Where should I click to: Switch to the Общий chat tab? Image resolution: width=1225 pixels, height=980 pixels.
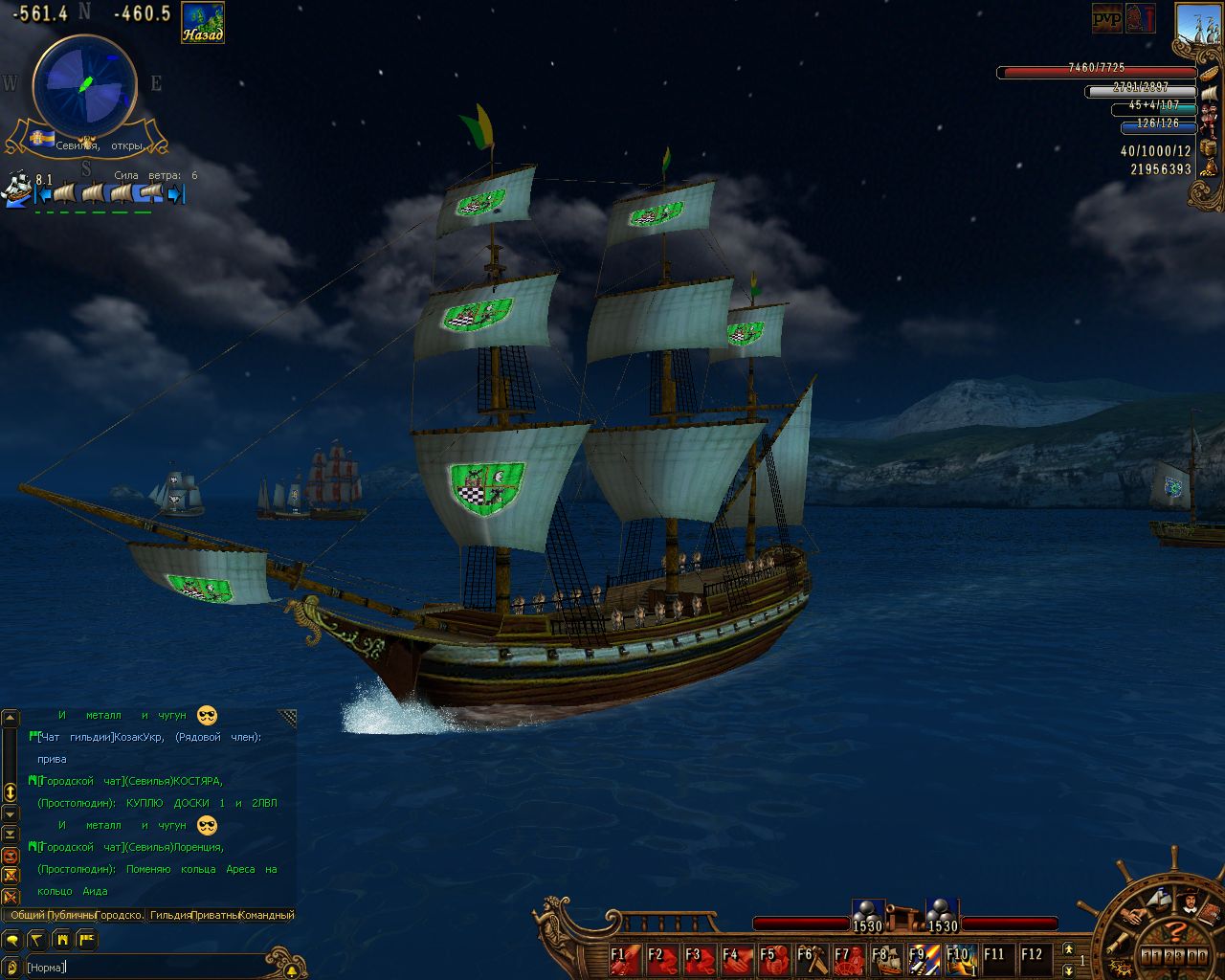pyautogui.click(x=28, y=915)
